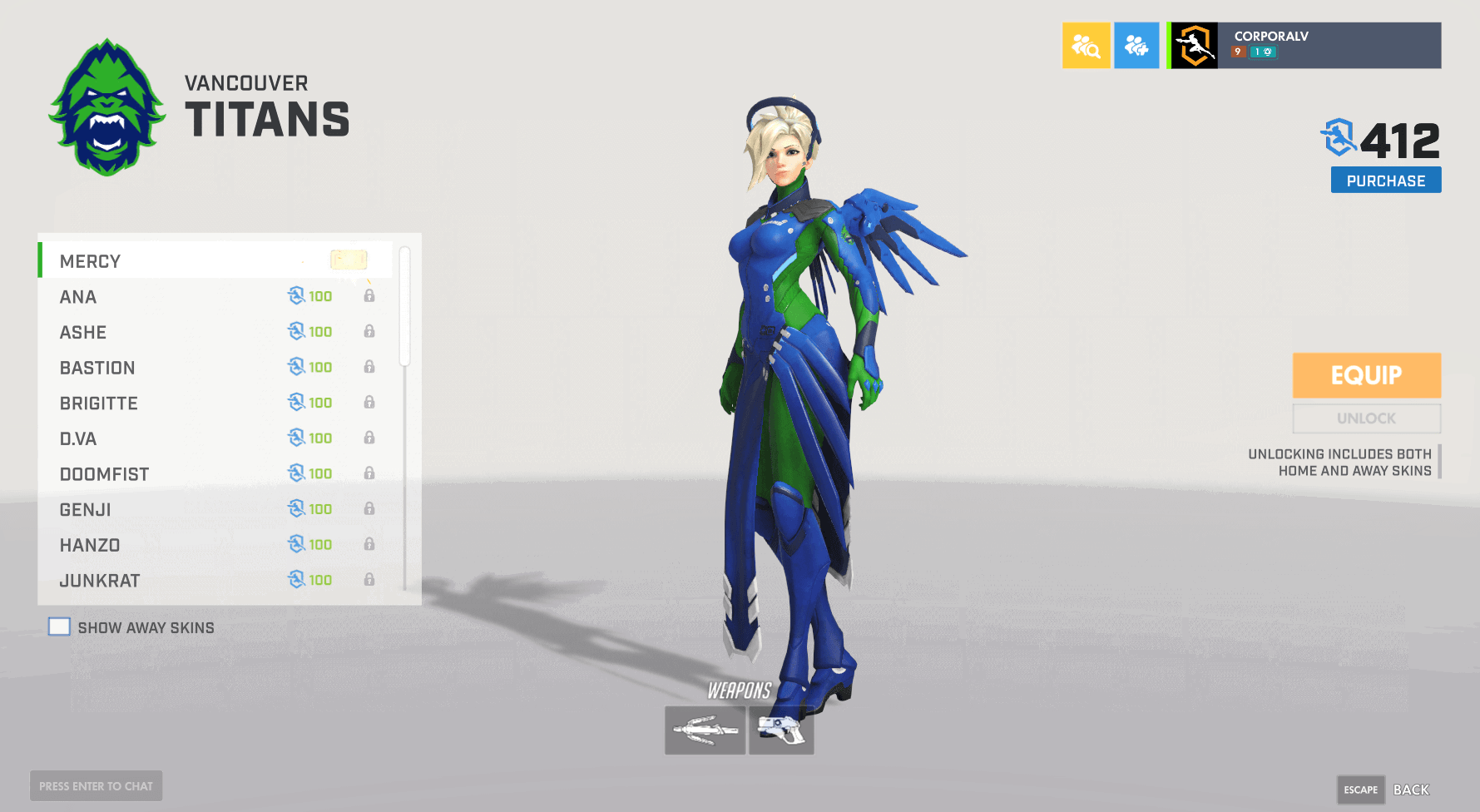Open the blue add friend social button
1480x812 pixels.
(1136, 46)
